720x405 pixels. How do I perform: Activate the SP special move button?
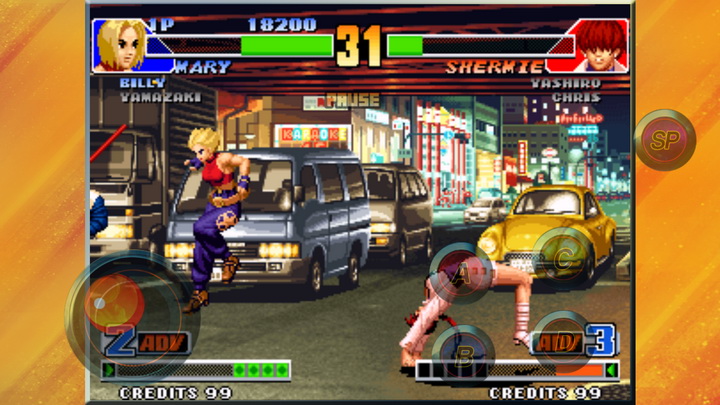(664, 140)
